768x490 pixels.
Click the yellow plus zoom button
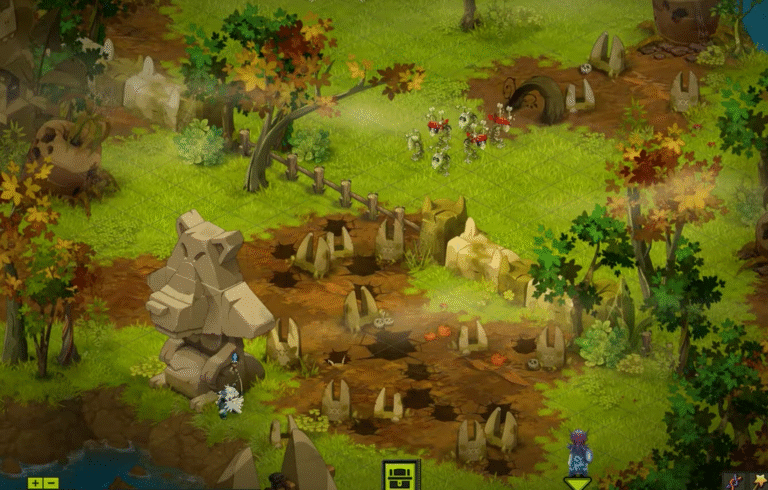35,483
